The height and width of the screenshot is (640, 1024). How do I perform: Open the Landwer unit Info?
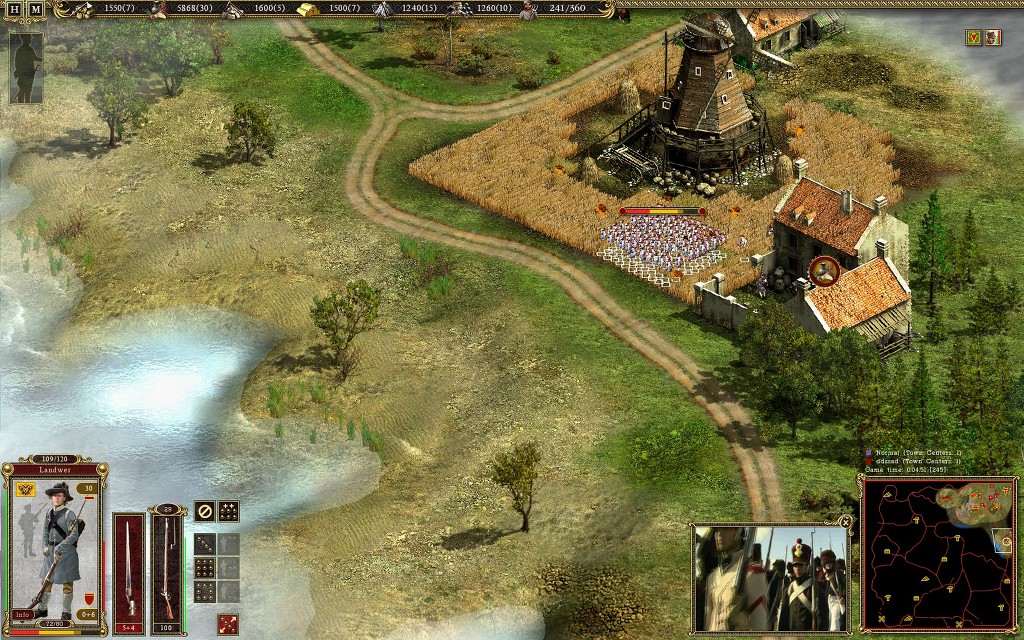coord(23,614)
